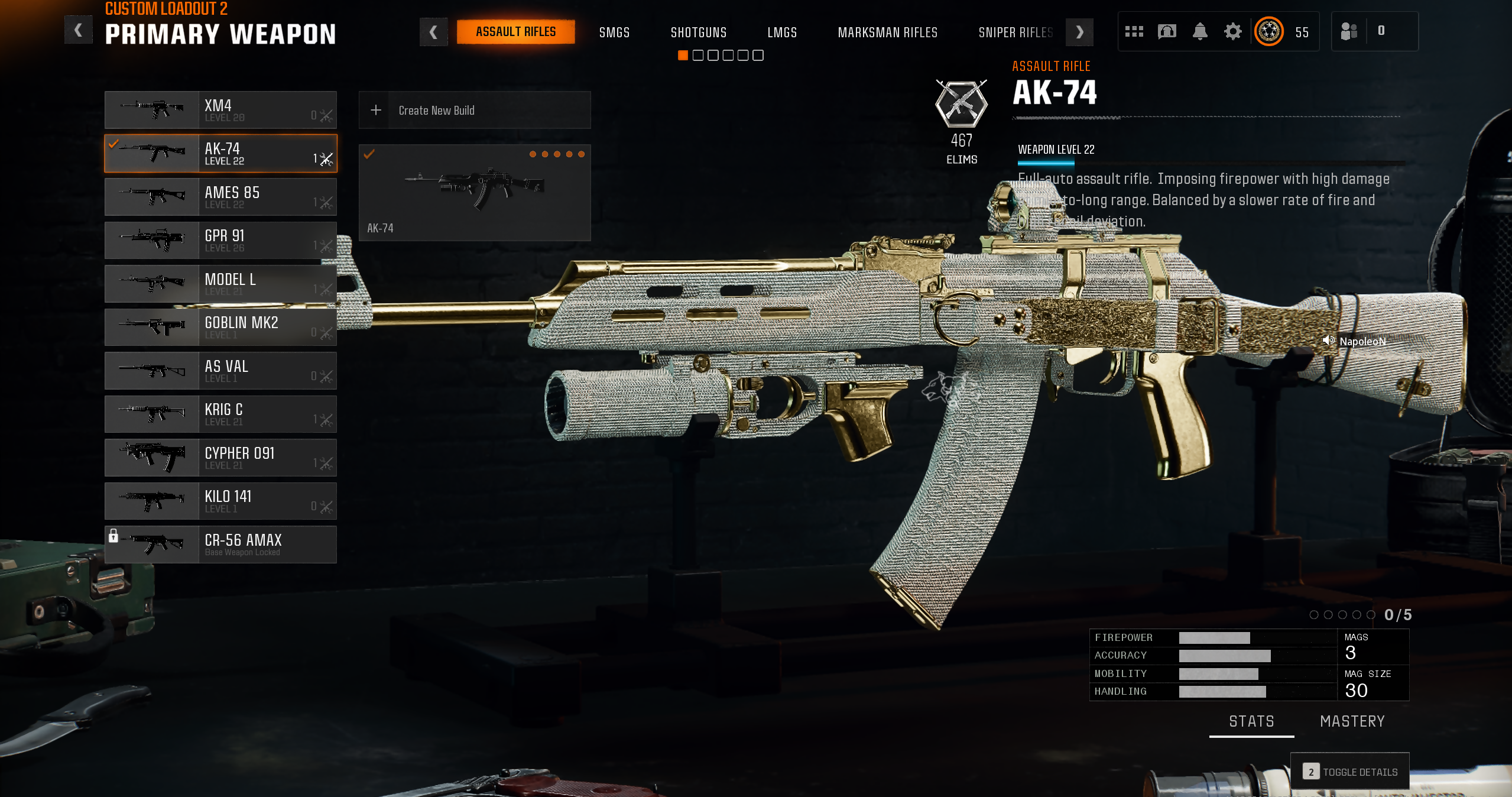Select the existing AK-74 build thumbnail

474,192
